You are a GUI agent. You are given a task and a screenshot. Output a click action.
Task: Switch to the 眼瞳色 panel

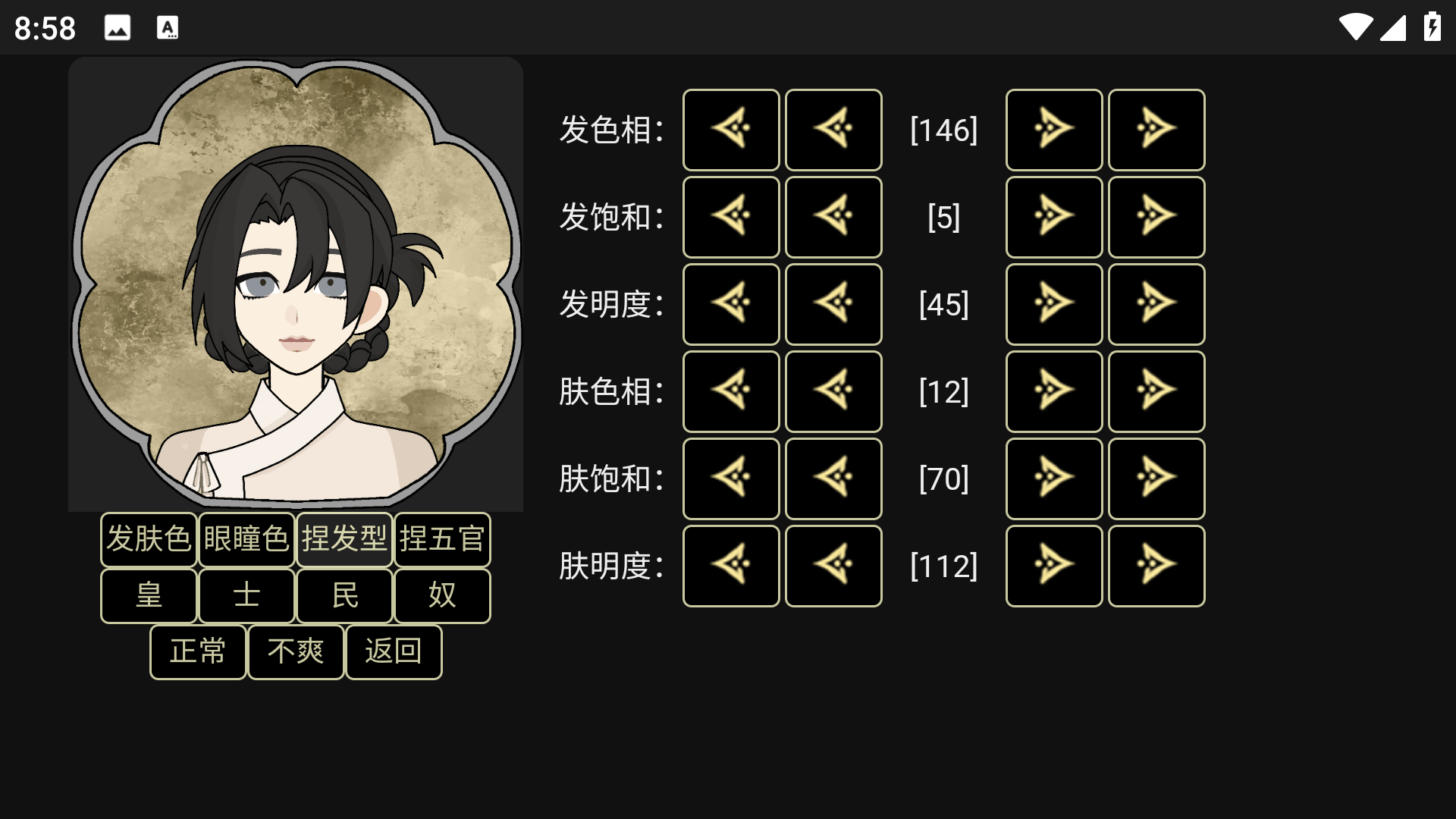click(x=246, y=539)
